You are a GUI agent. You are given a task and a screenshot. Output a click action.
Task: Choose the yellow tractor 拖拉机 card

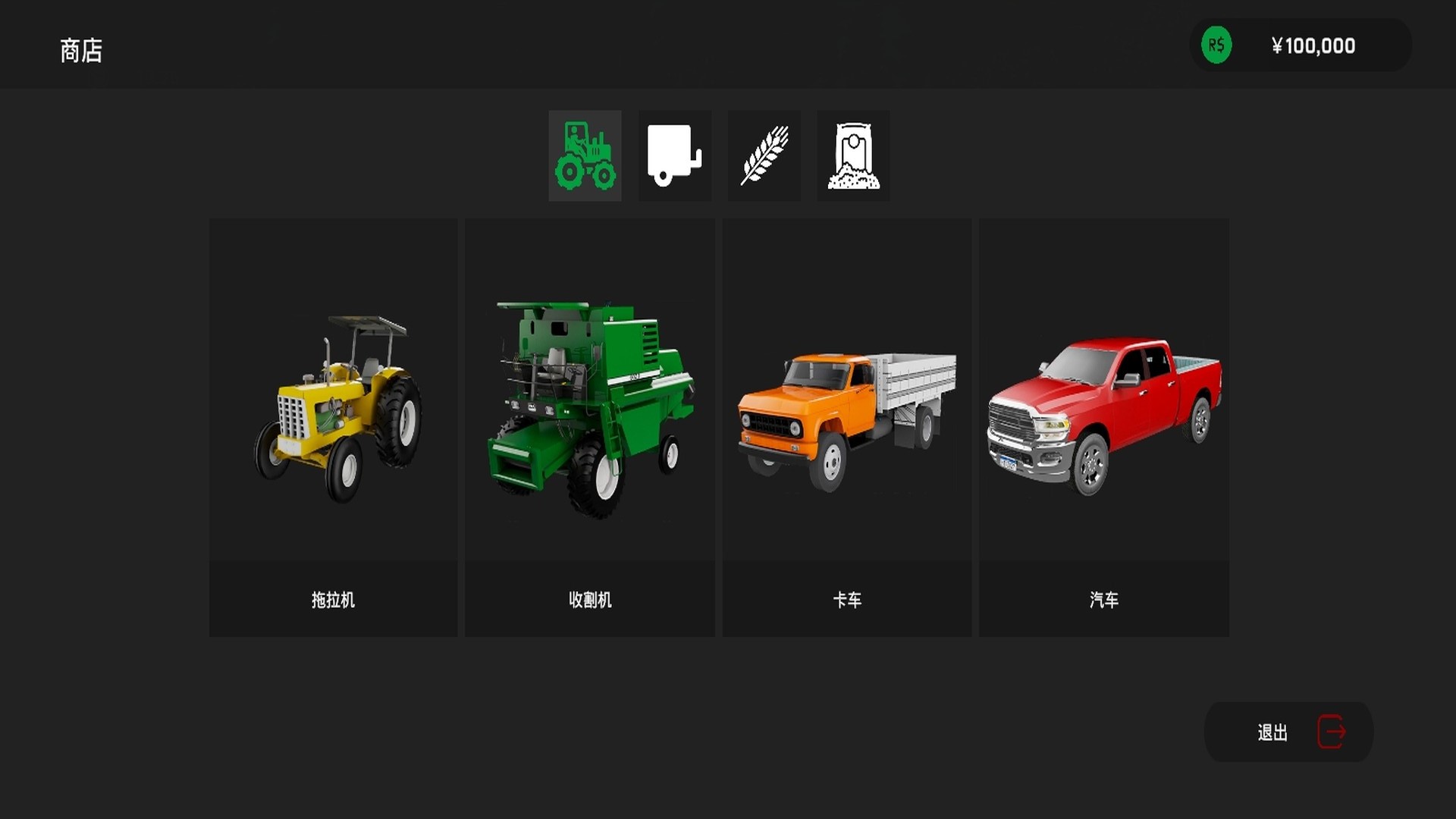coord(333,428)
